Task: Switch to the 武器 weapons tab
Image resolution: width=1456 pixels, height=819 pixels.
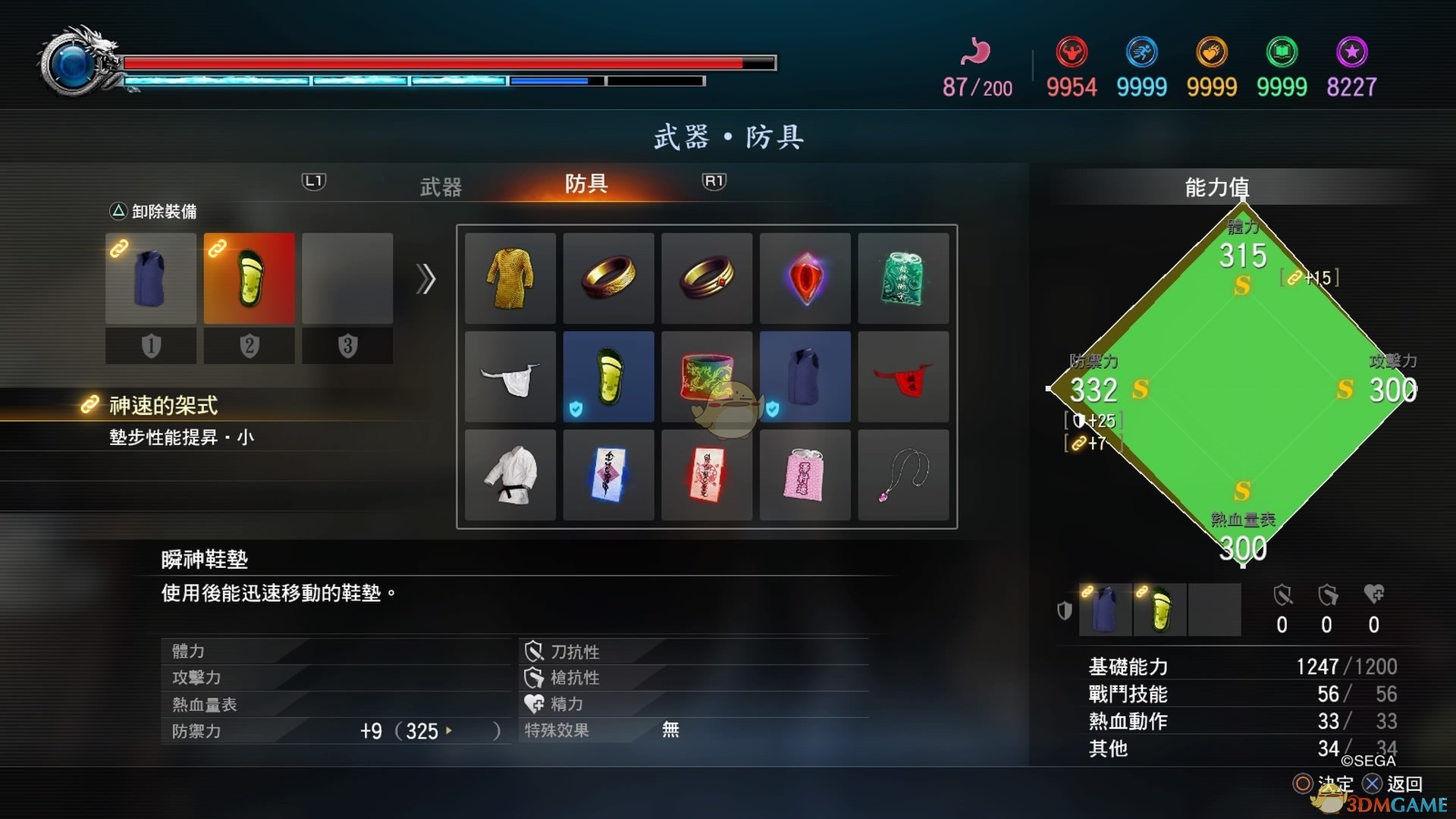Action: point(441,185)
